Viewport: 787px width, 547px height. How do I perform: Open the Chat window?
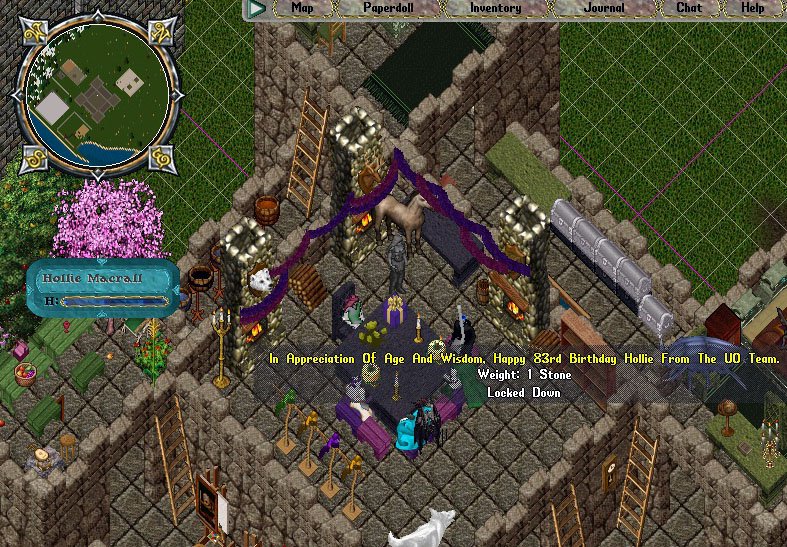pyautogui.click(x=689, y=8)
